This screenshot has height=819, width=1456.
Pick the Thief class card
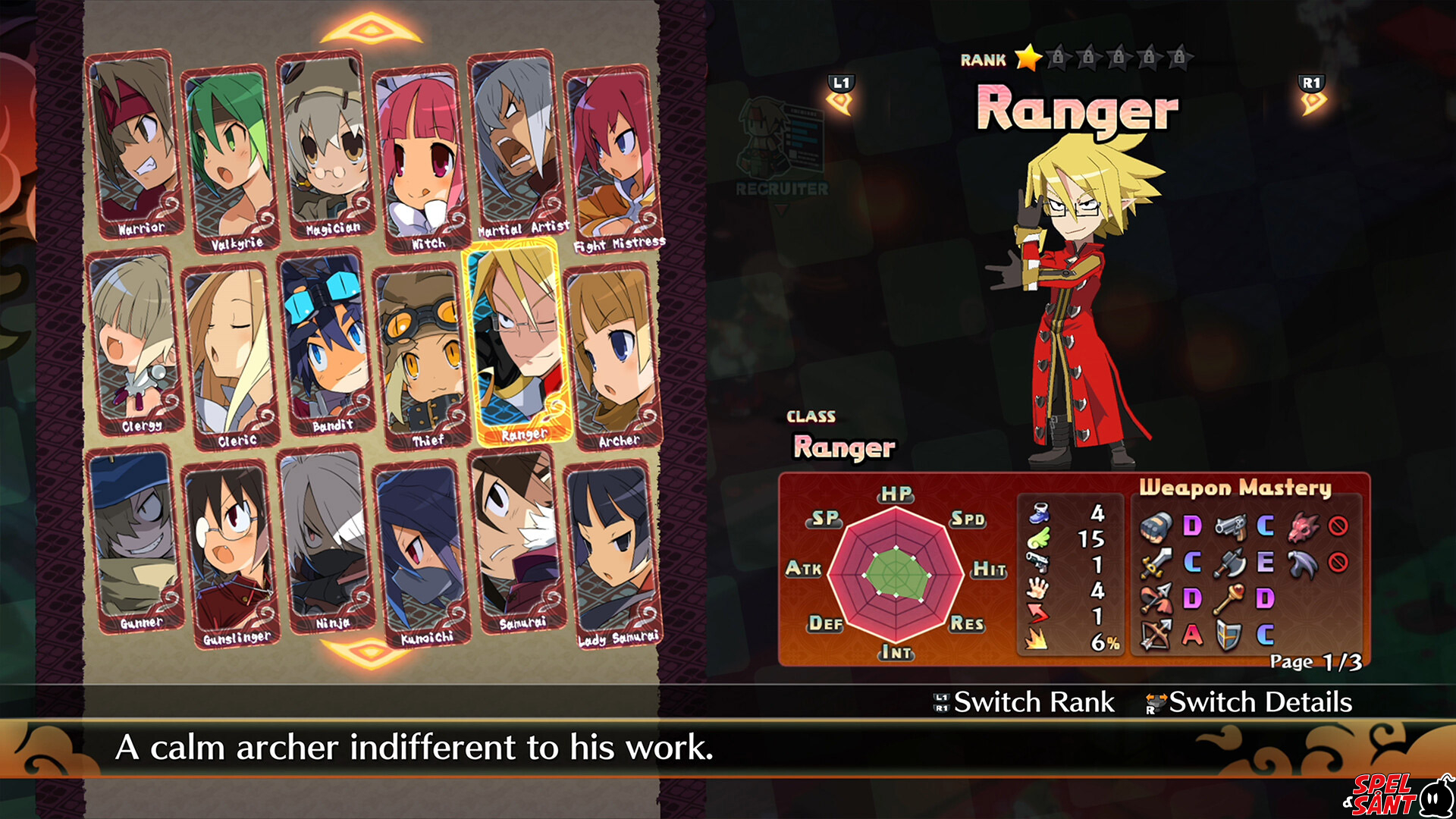click(x=421, y=356)
